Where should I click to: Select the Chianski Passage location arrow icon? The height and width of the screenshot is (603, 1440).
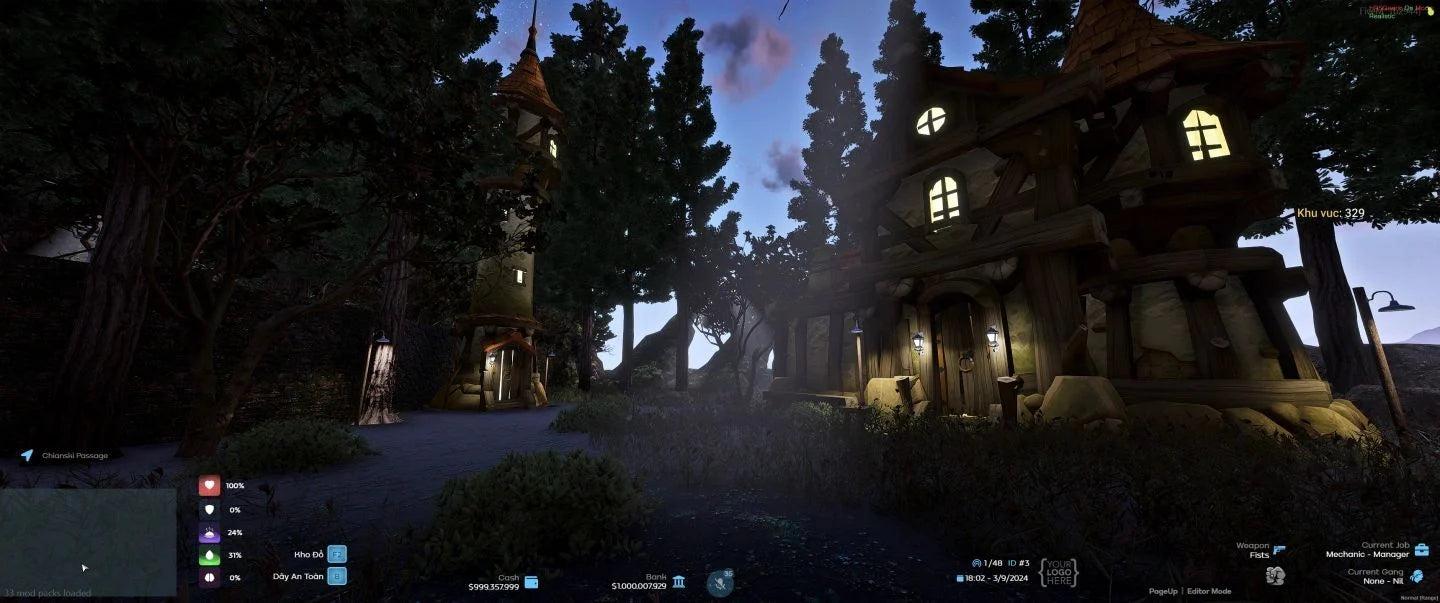coord(27,455)
